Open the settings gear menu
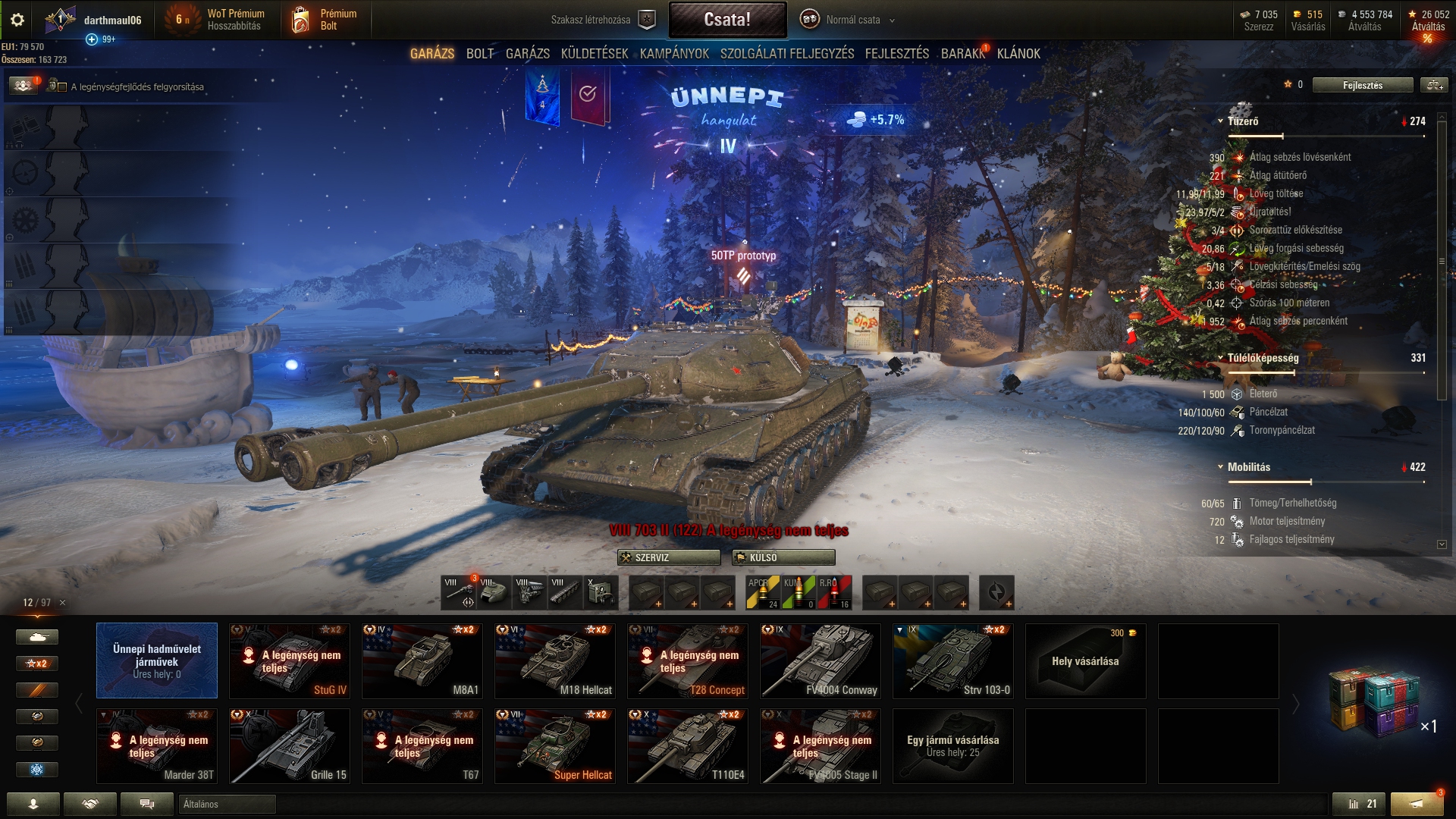The image size is (1456, 819). [x=17, y=20]
